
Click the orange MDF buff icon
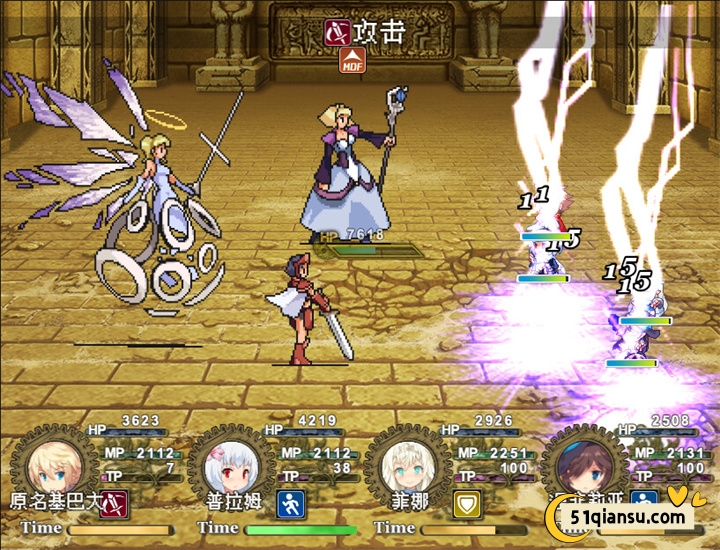[352, 61]
